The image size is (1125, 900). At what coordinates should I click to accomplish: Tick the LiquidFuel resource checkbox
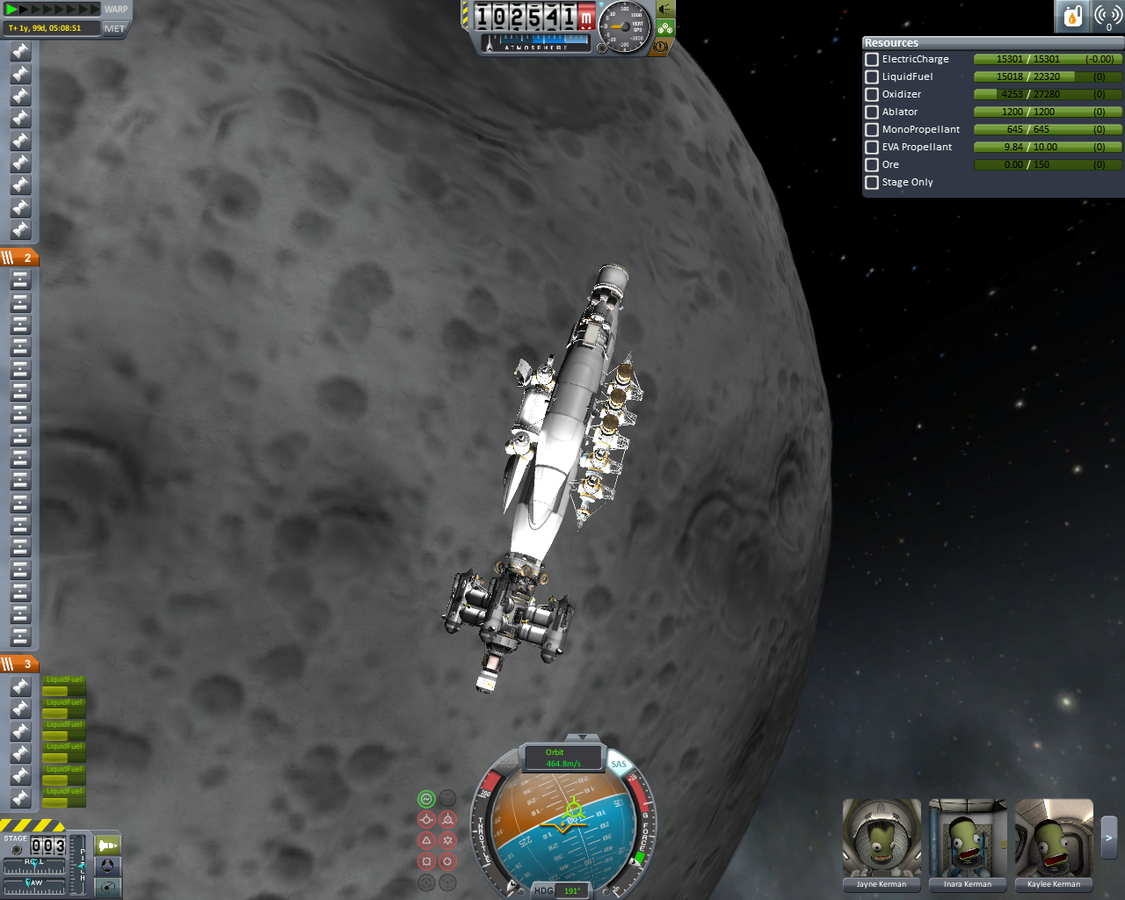tap(872, 77)
